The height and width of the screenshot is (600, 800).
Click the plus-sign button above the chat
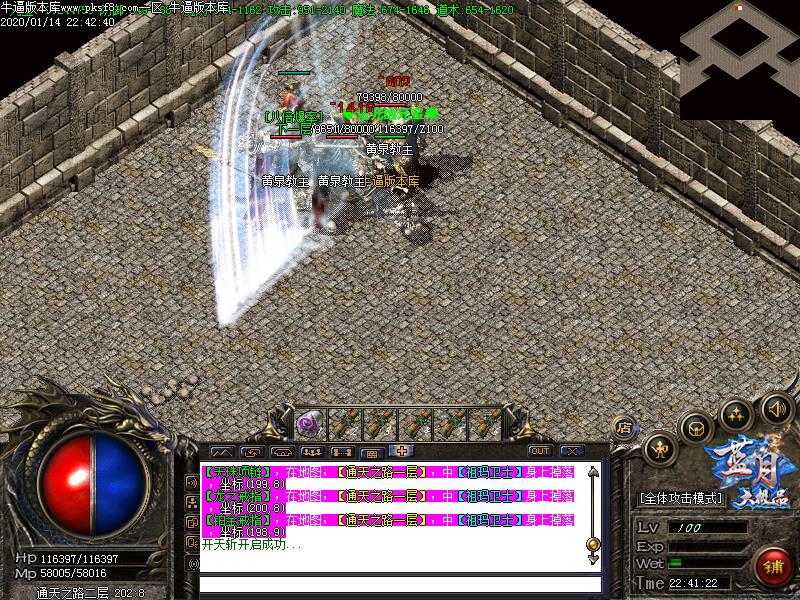point(402,451)
